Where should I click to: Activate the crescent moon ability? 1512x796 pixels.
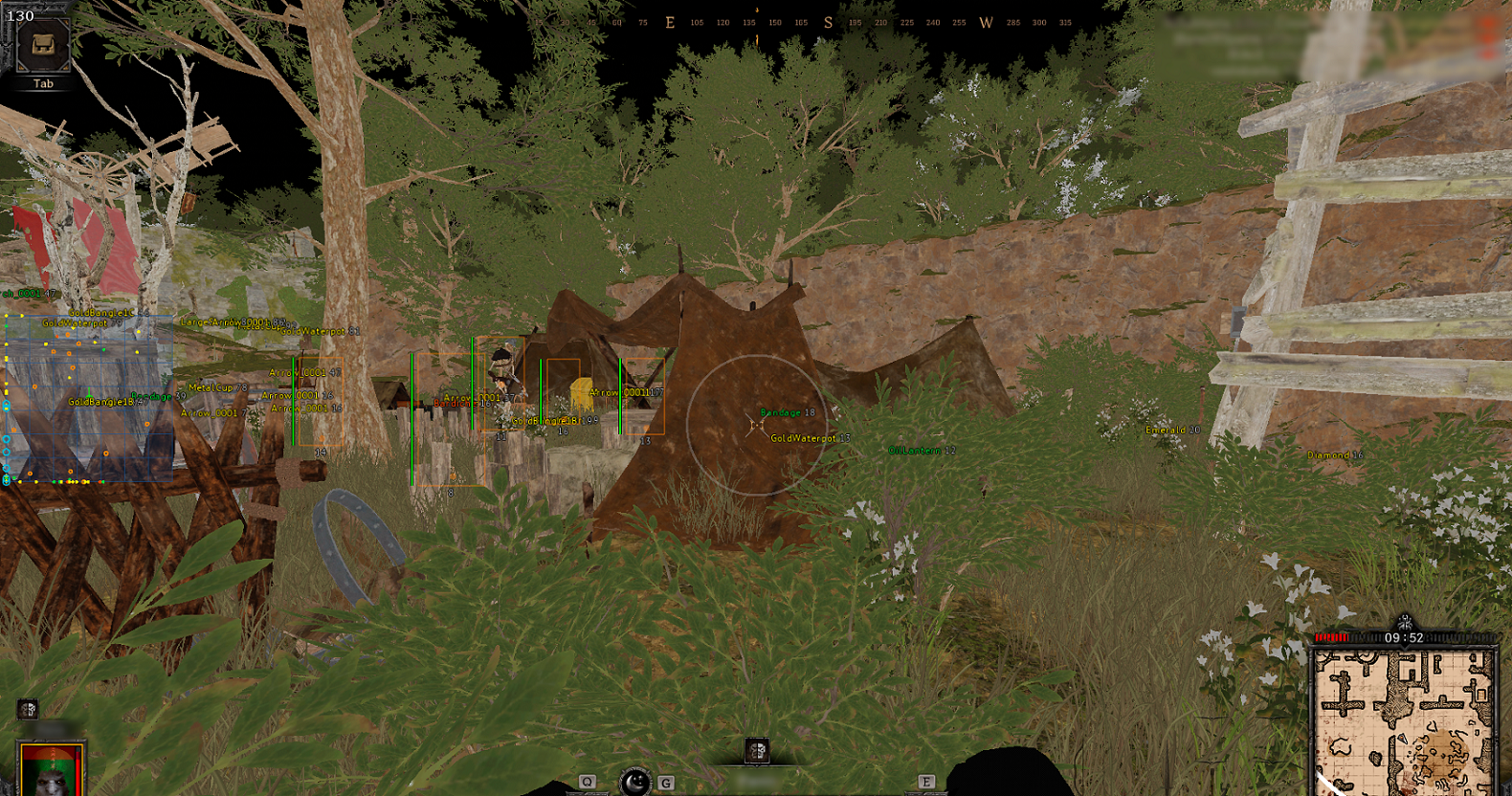(634, 782)
